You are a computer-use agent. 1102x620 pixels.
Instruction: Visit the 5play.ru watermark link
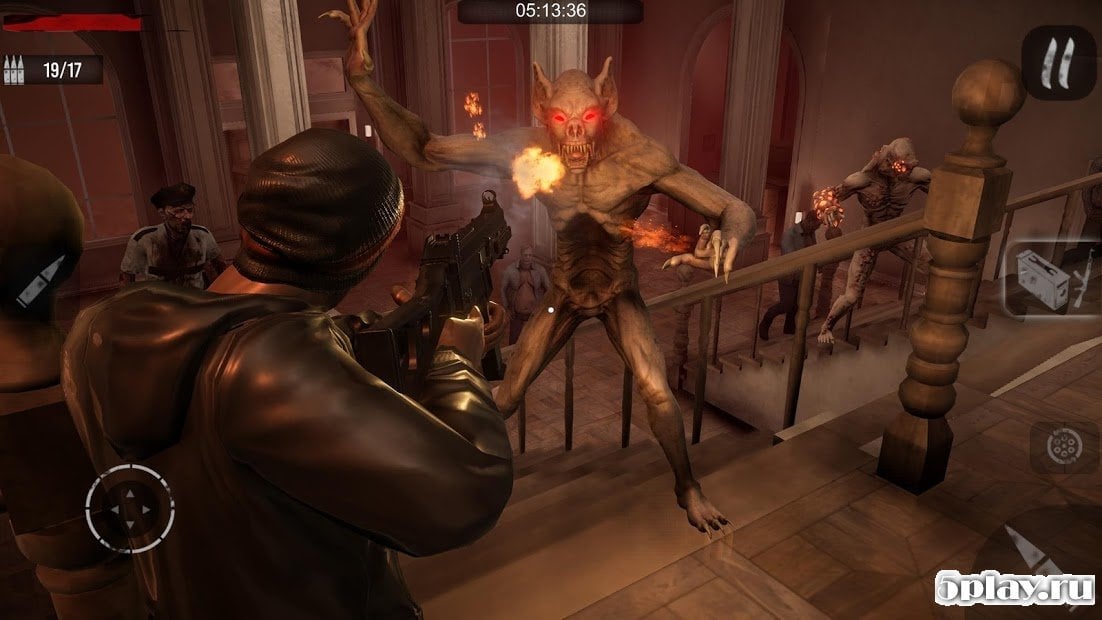point(1013,591)
